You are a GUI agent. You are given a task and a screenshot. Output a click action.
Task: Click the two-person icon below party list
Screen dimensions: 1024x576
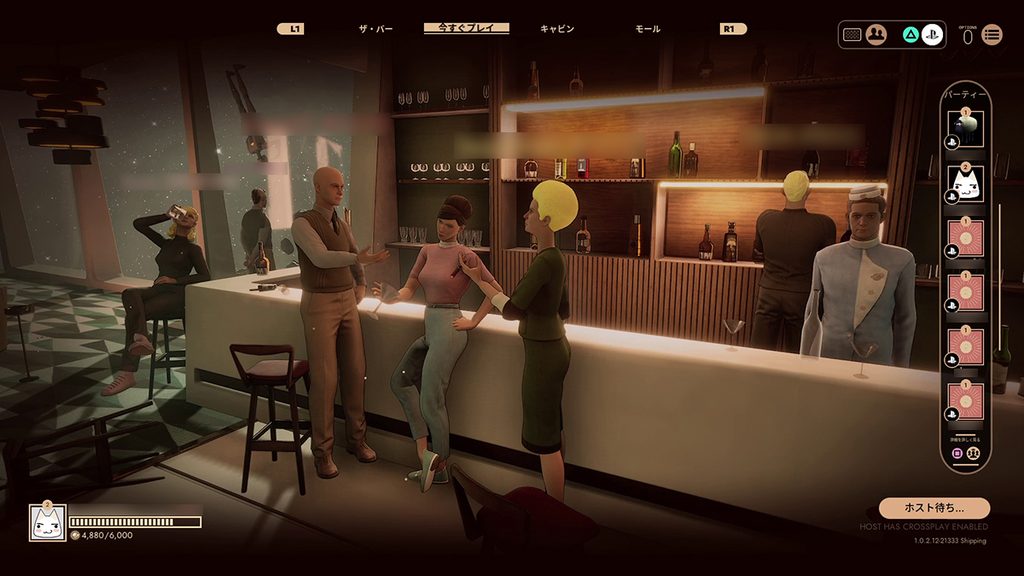[x=973, y=452]
